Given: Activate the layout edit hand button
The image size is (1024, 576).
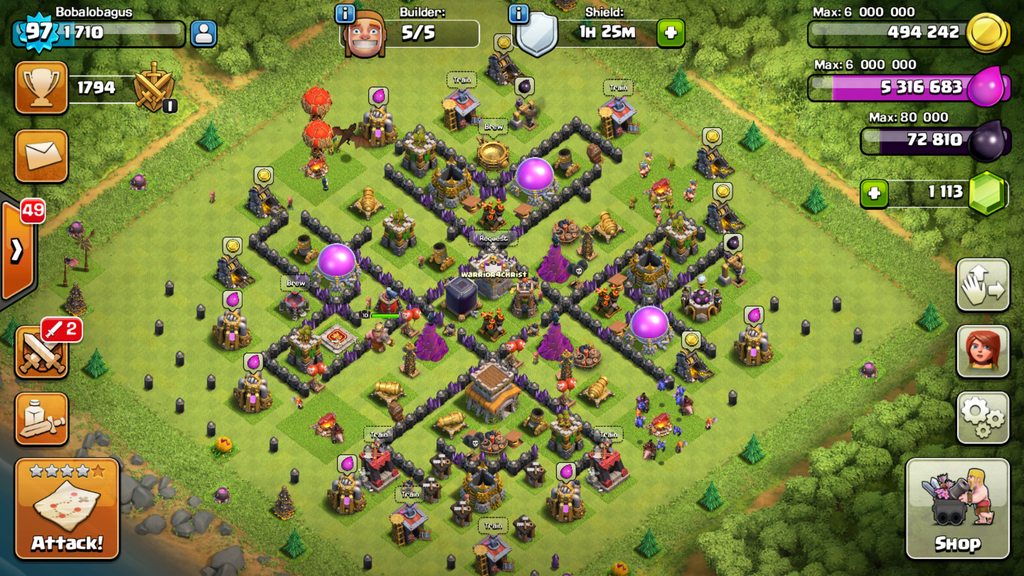Looking at the screenshot, I should coord(982,285).
